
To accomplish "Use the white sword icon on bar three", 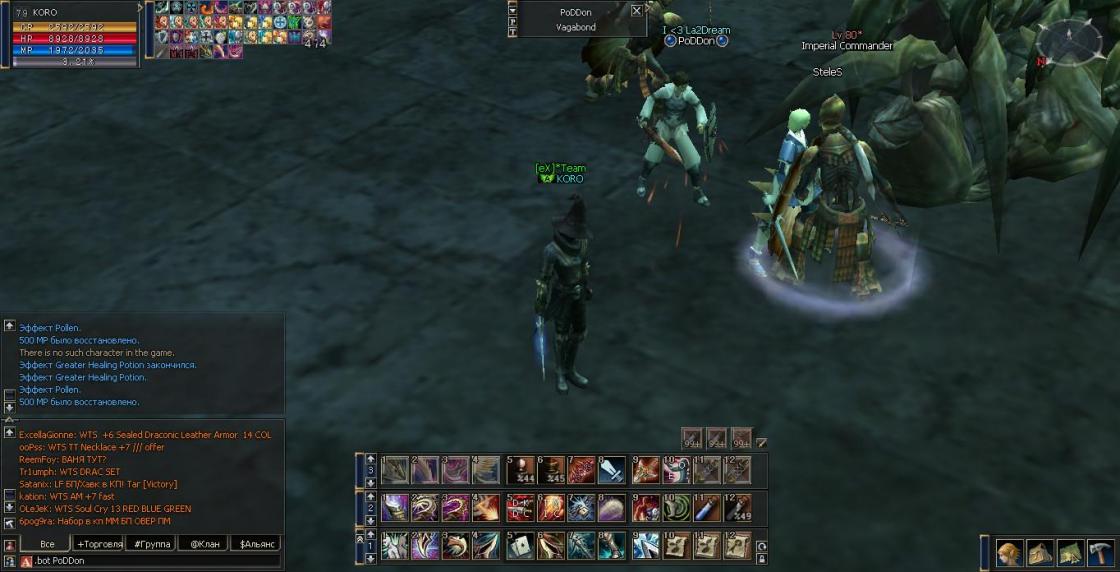I will 612,470.
